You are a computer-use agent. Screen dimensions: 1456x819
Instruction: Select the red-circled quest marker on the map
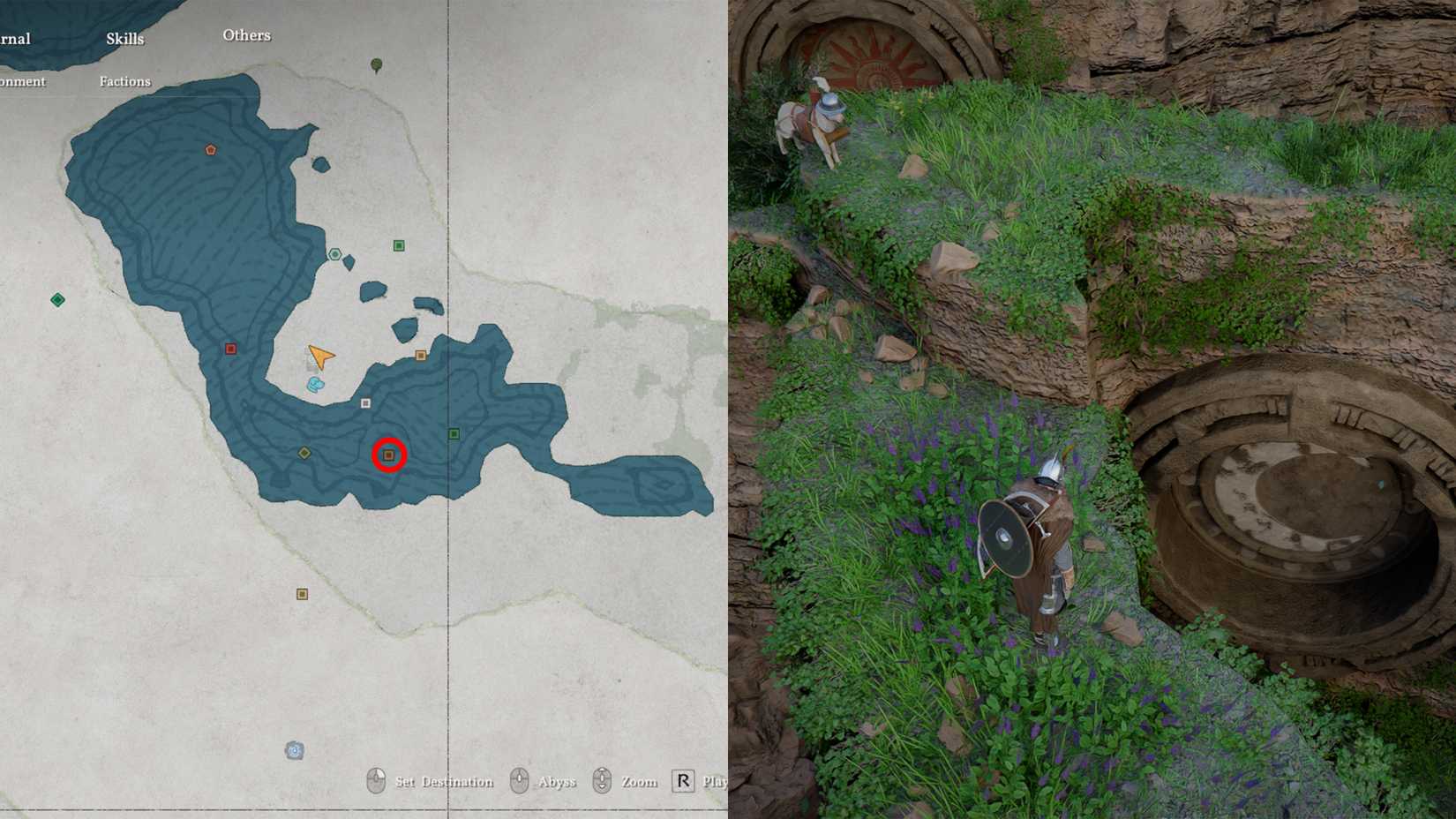pyautogui.click(x=388, y=455)
